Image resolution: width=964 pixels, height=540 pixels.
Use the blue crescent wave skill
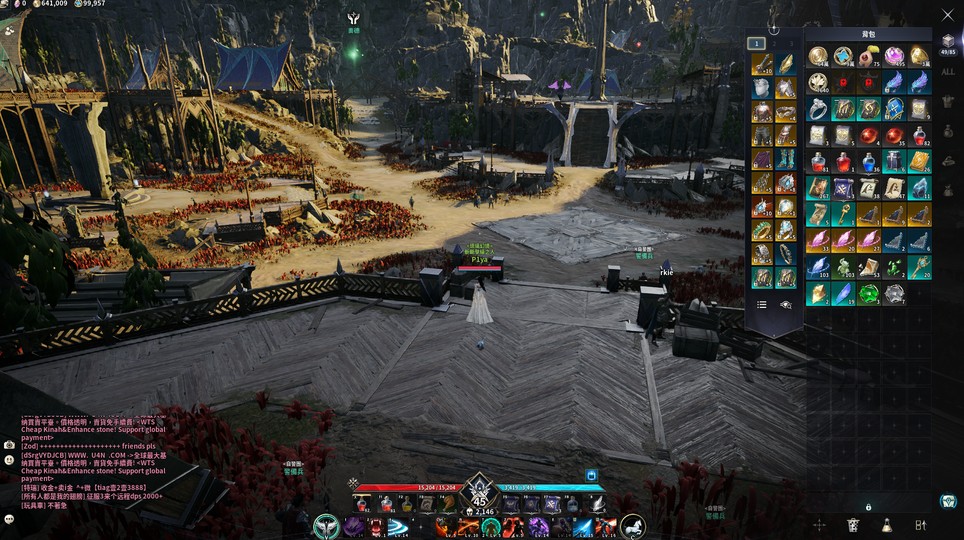(x=400, y=527)
